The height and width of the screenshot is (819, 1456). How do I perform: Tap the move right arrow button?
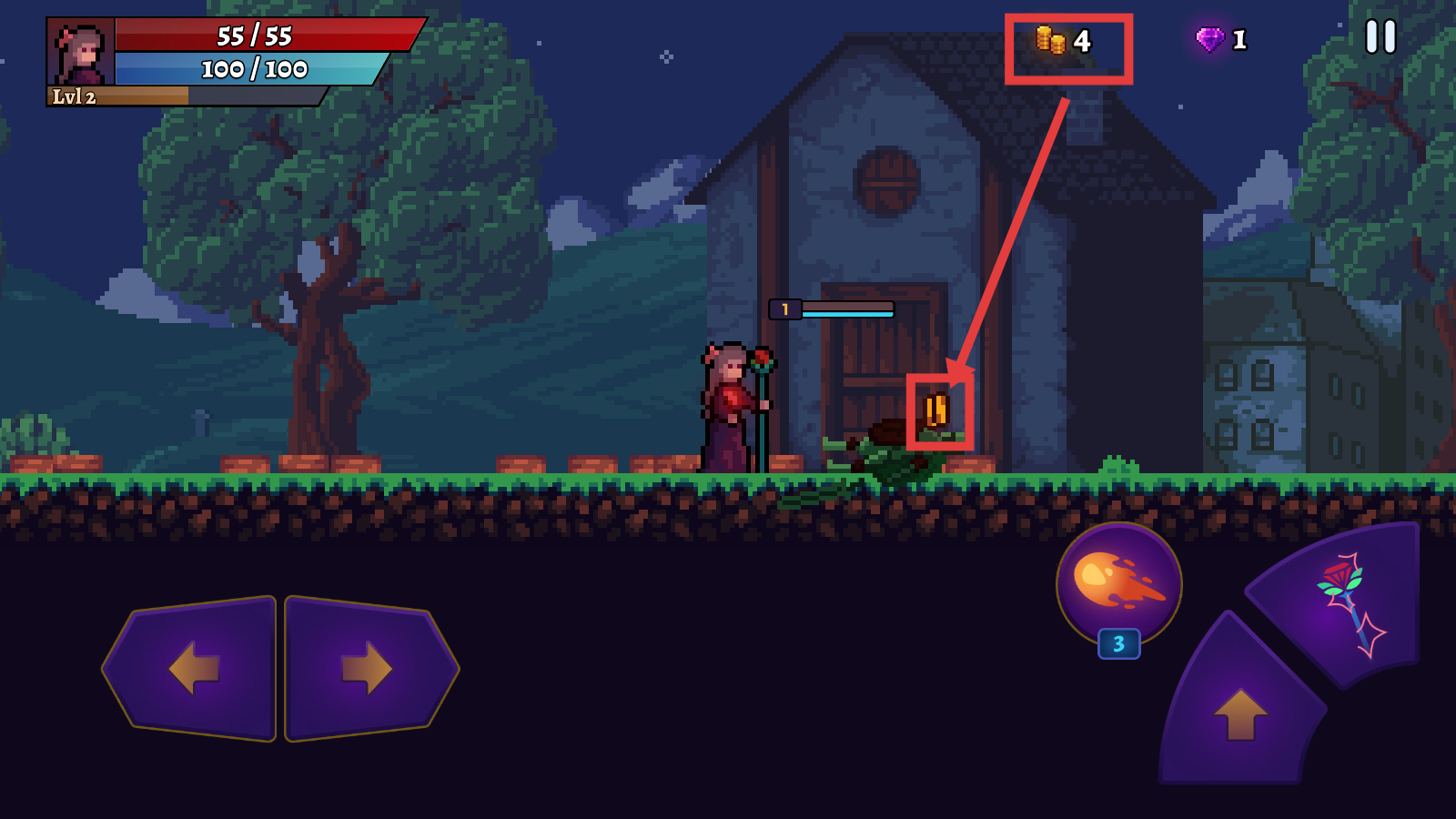(367, 668)
